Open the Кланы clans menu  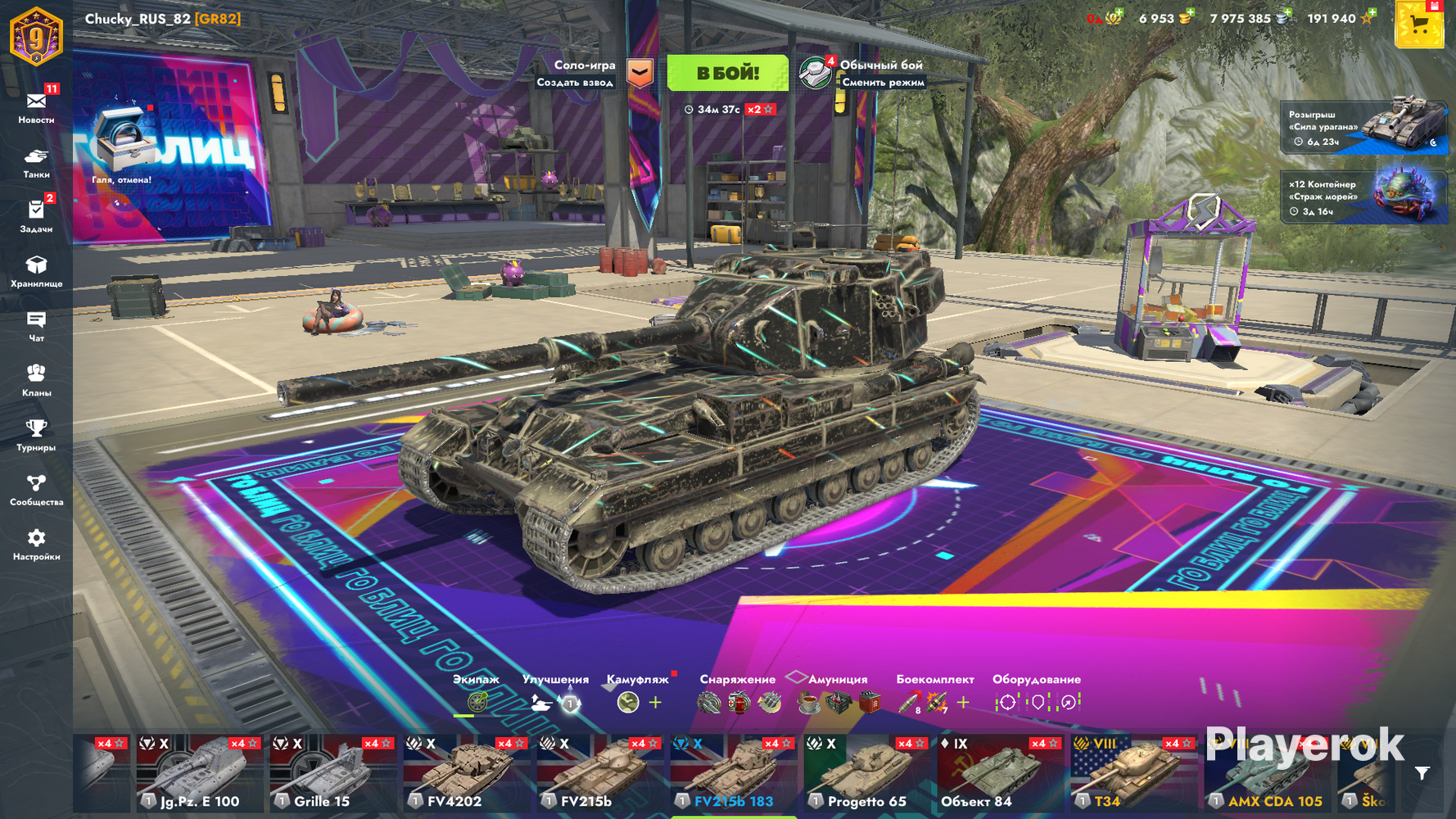(x=36, y=380)
